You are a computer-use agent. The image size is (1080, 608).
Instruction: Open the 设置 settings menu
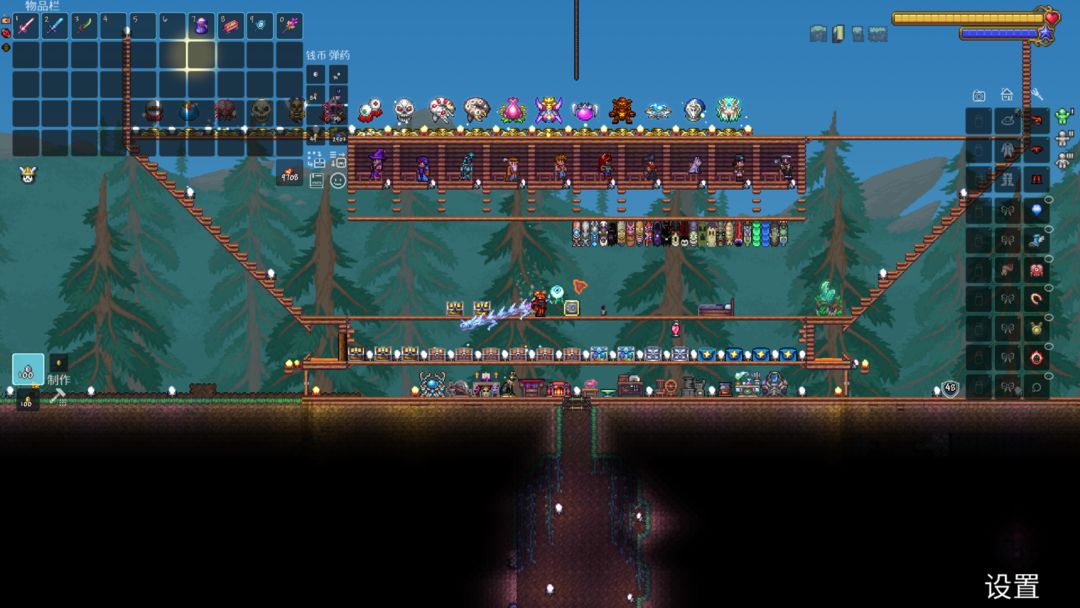(x=1012, y=586)
